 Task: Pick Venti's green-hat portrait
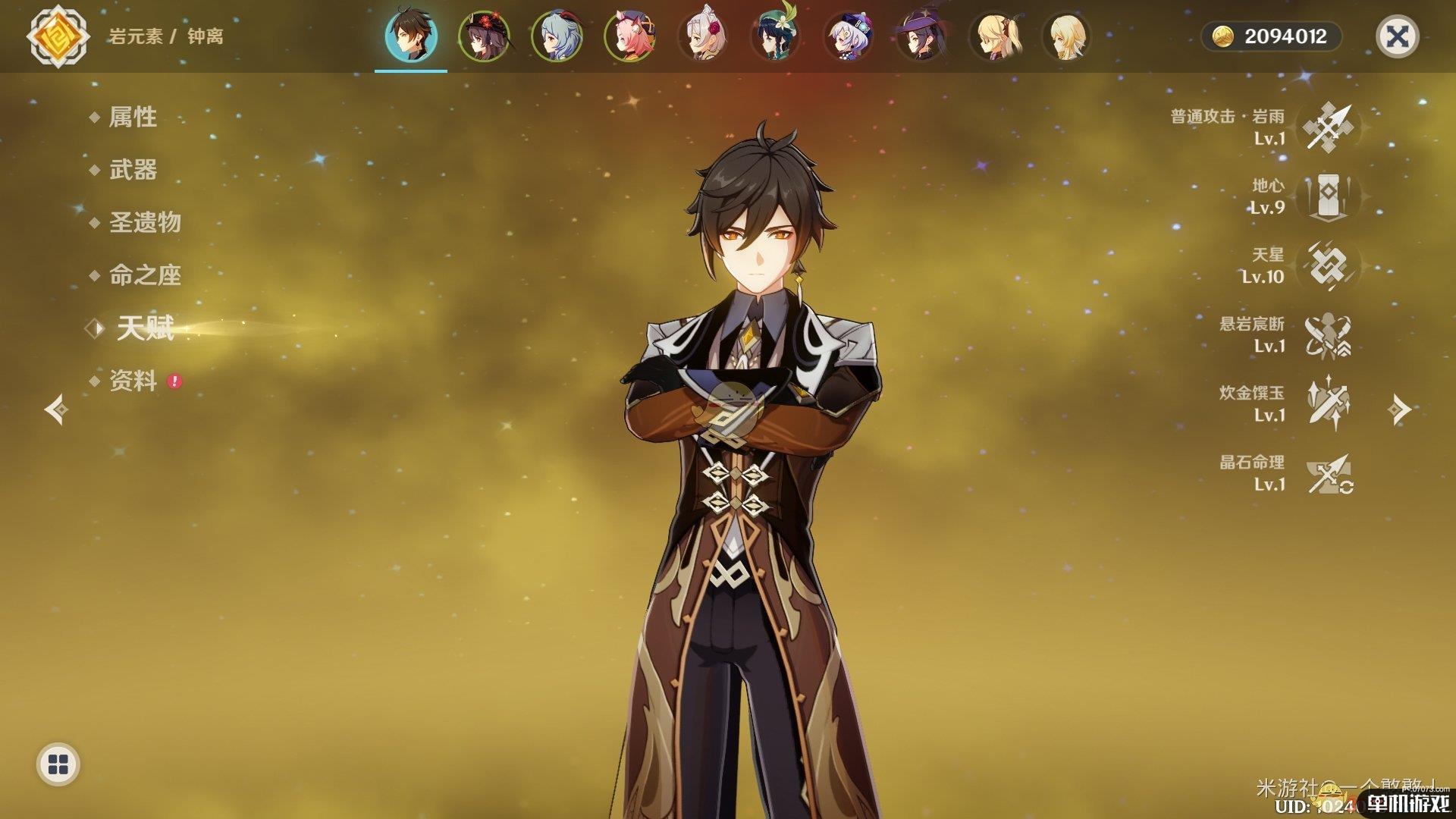(x=776, y=36)
